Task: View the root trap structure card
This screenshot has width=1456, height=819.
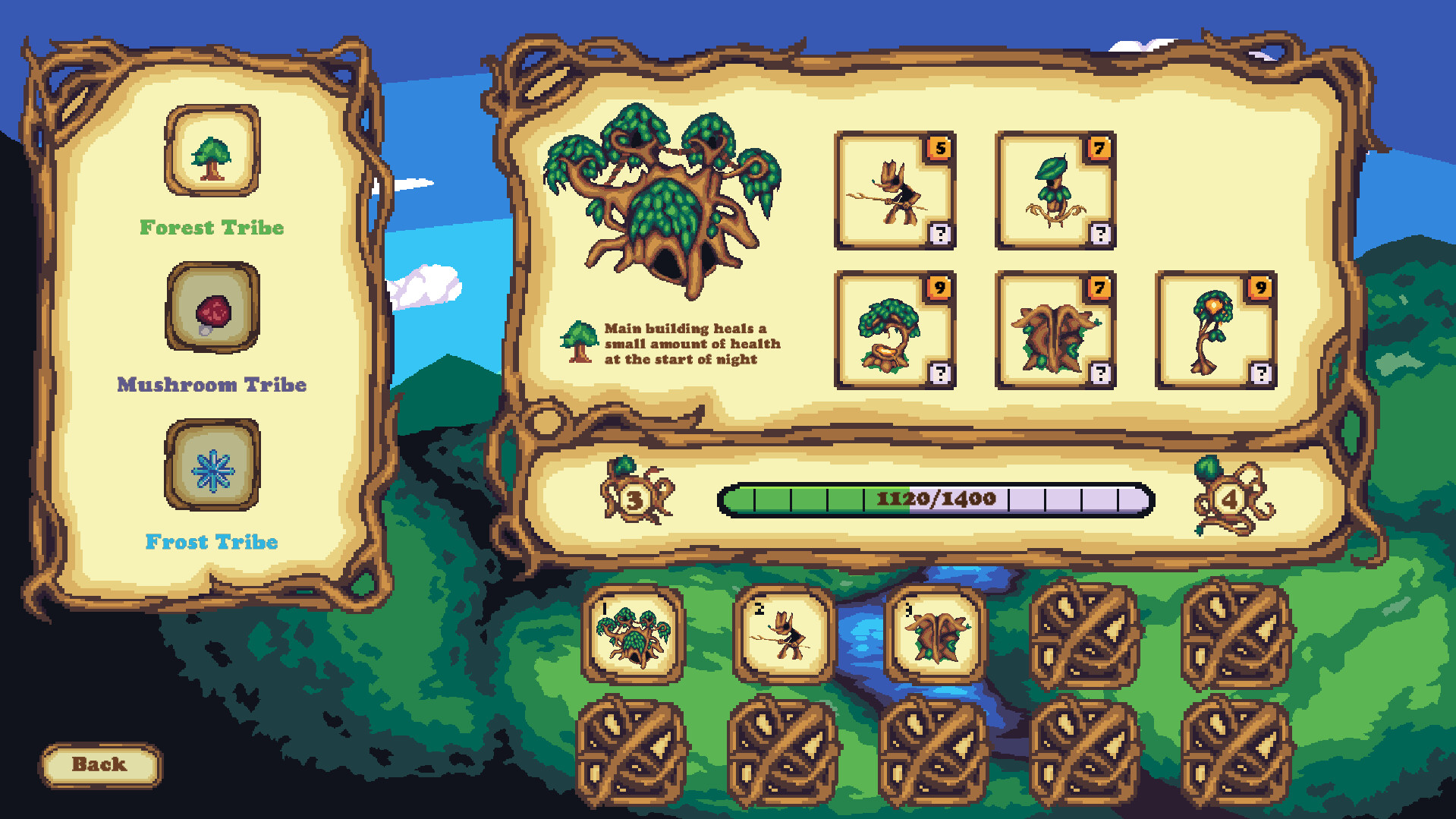Action: point(1055,332)
